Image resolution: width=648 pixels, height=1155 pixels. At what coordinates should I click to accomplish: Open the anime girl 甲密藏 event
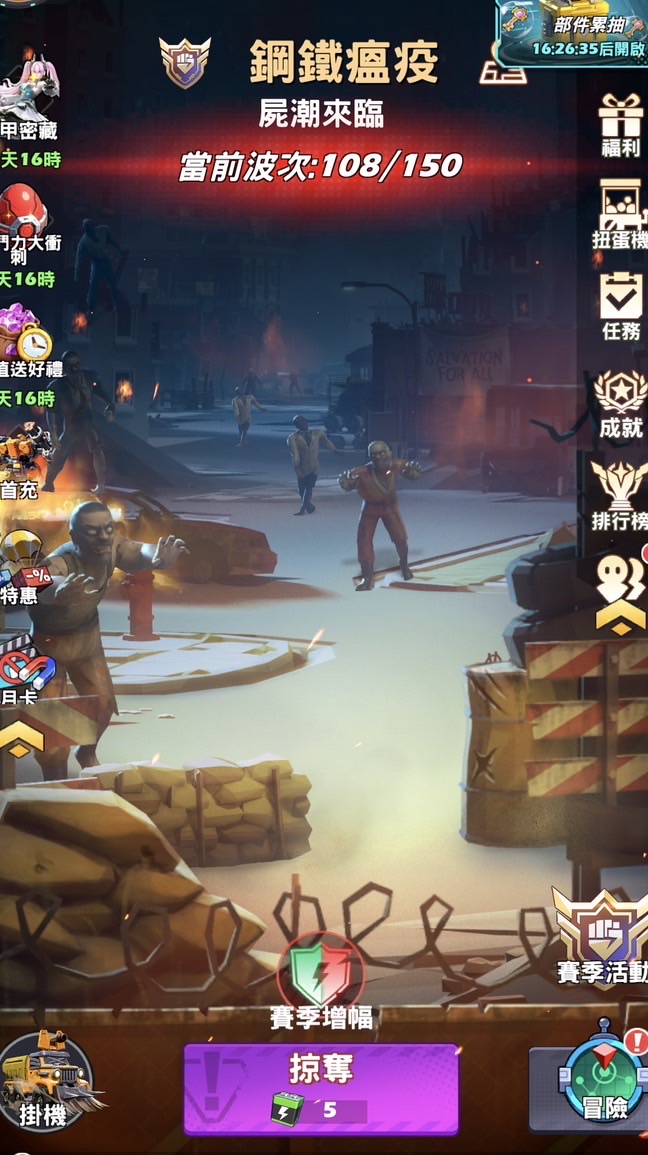pos(28,100)
